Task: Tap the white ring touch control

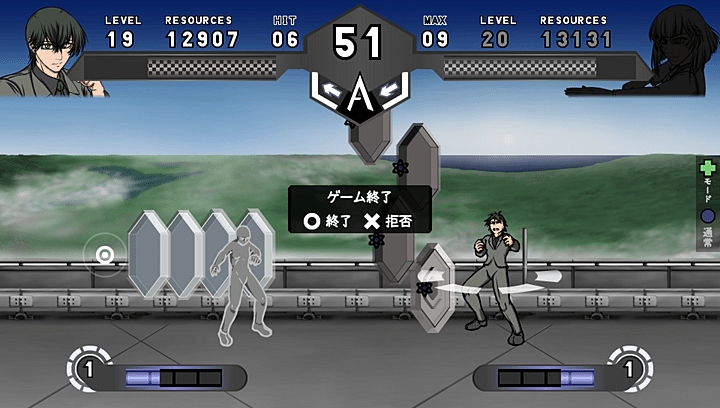Action: pyautogui.click(x=104, y=255)
